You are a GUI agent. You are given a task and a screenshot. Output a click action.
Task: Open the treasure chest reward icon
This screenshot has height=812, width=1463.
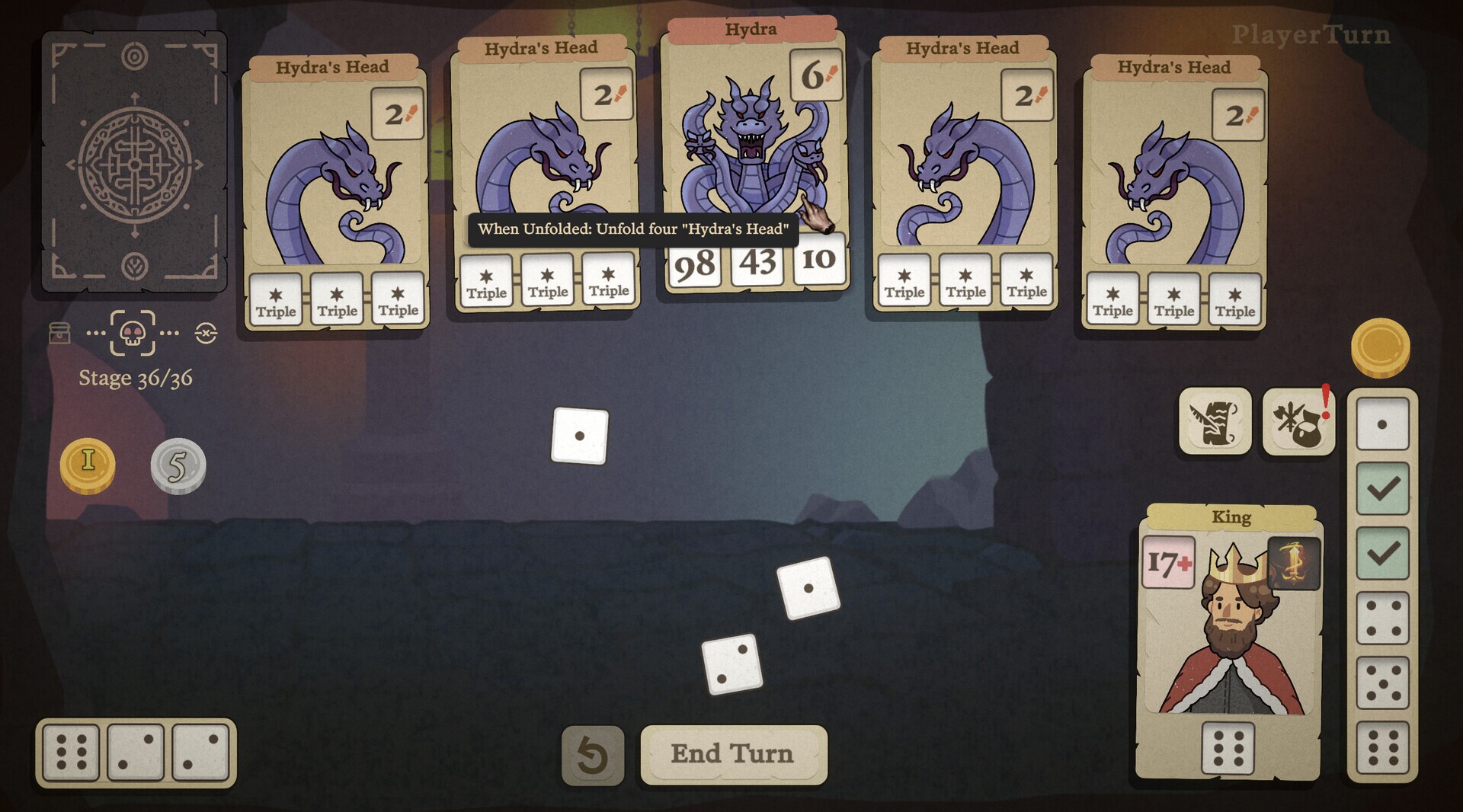click(x=59, y=333)
